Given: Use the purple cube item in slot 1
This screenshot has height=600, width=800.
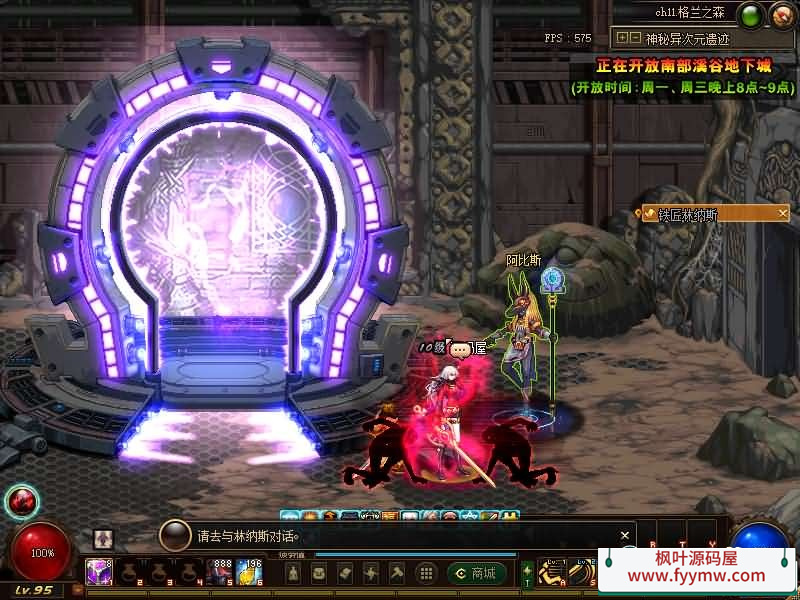Looking at the screenshot, I should (x=99, y=572).
